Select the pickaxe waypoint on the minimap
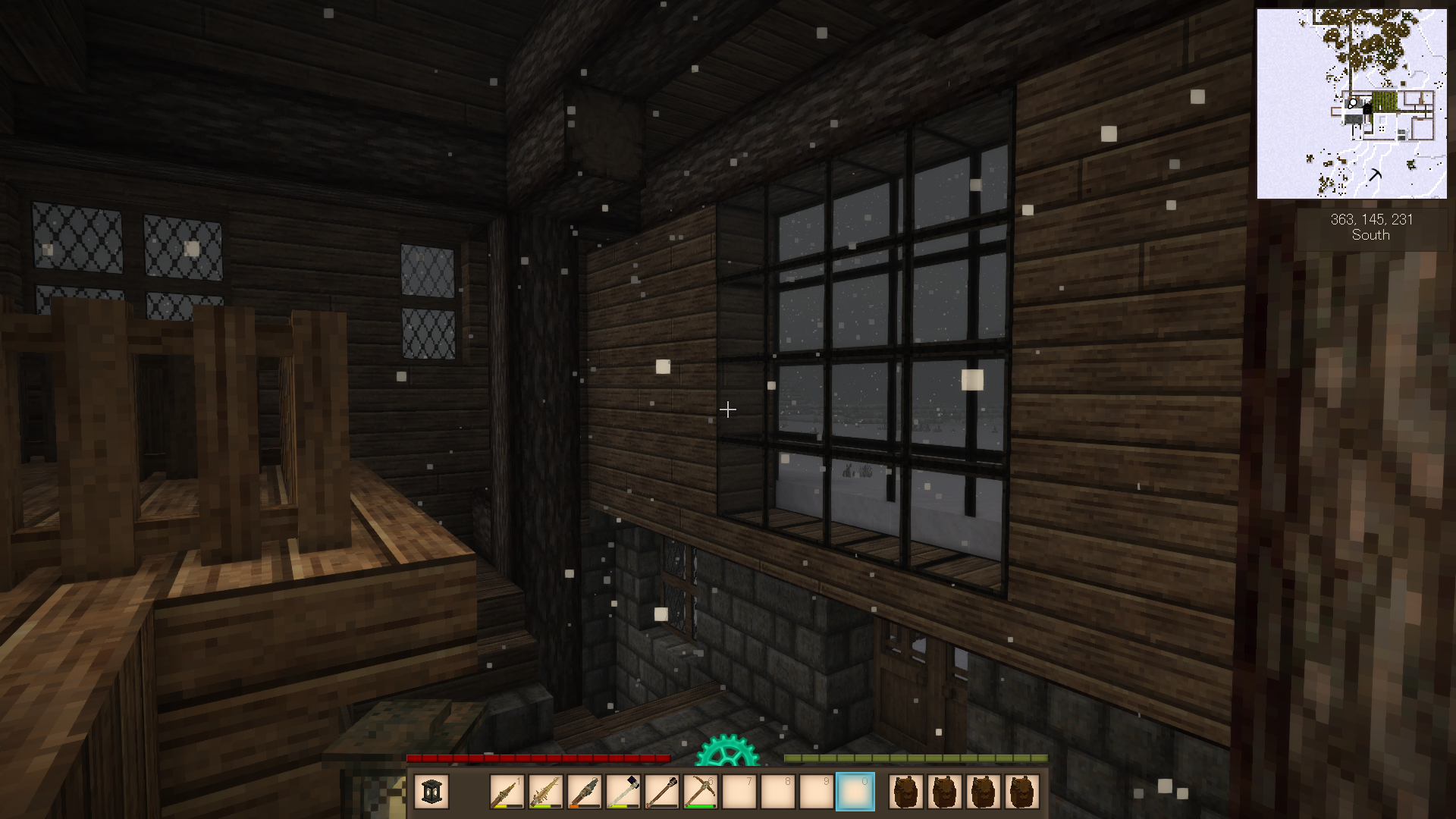 tap(1375, 175)
